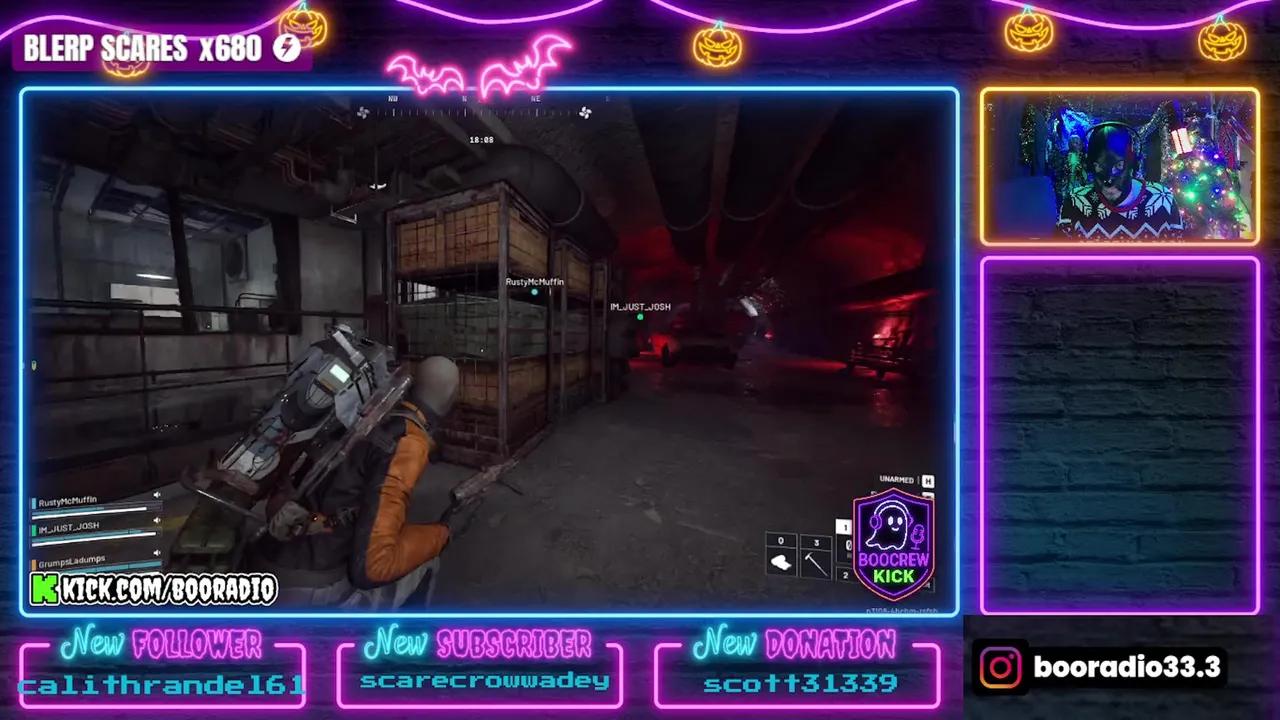Mute RustyMcMuffin's voice speaker icon
1280x720 pixels.
coord(157,494)
